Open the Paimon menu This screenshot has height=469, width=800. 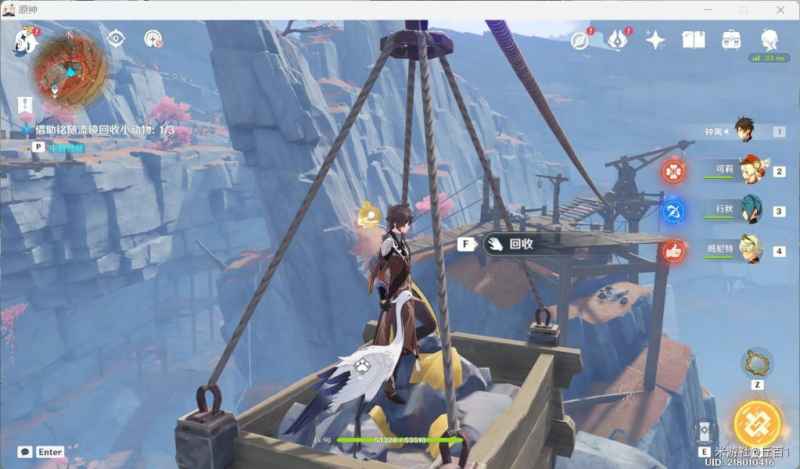click(x=25, y=40)
